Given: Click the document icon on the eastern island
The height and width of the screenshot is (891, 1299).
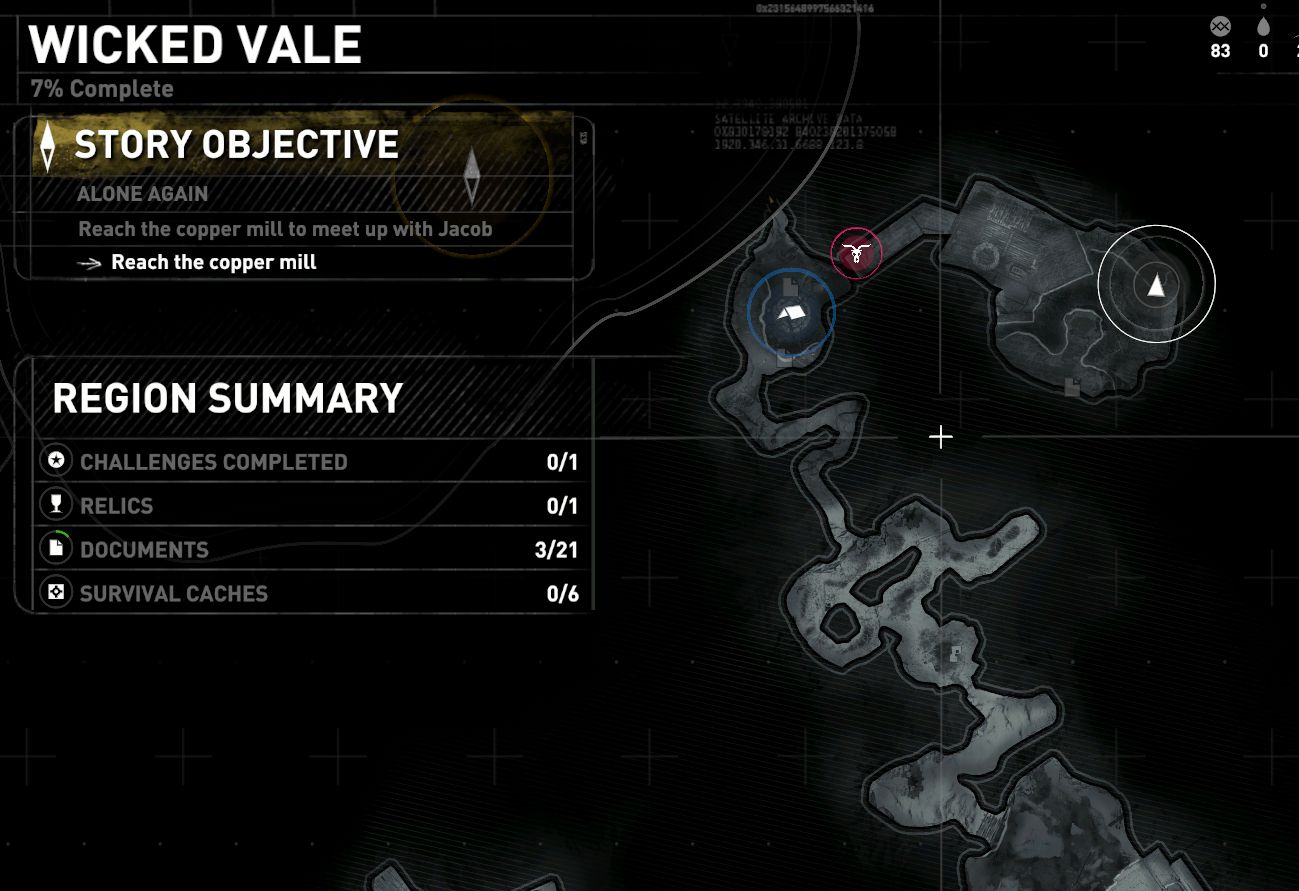Looking at the screenshot, I should click(1072, 388).
